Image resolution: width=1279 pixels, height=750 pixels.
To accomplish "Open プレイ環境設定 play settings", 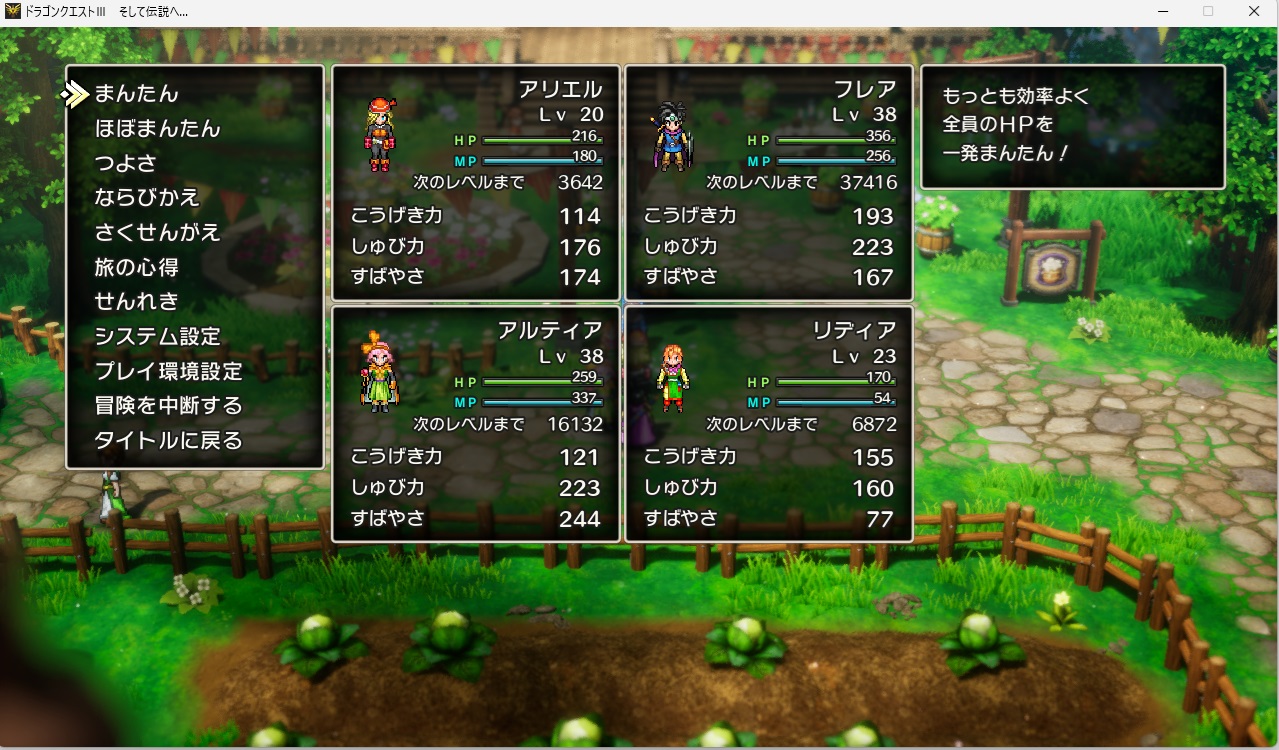I will point(168,371).
